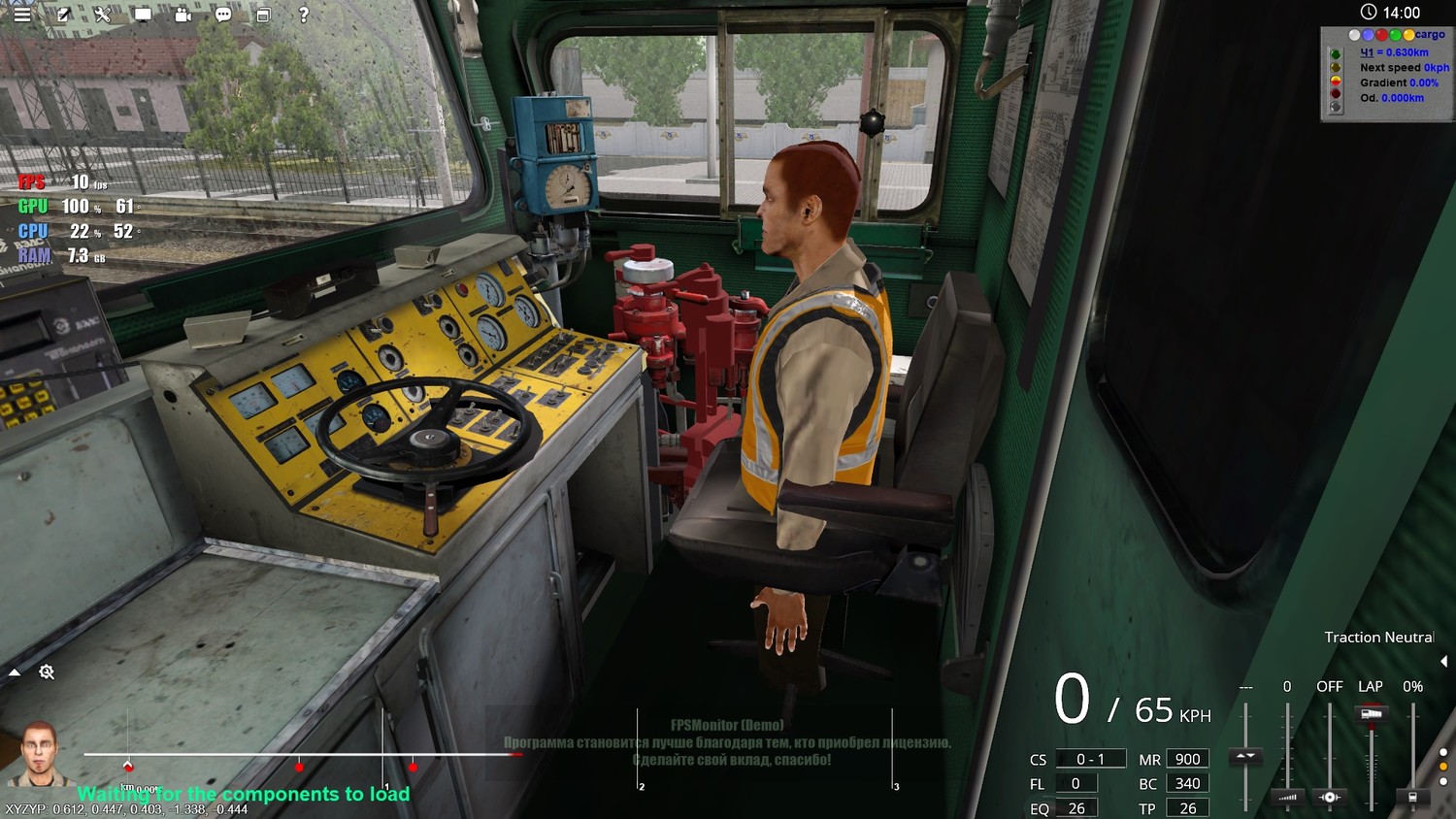
Task: Click the monitor display icon
Action: click(x=143, y=15)
